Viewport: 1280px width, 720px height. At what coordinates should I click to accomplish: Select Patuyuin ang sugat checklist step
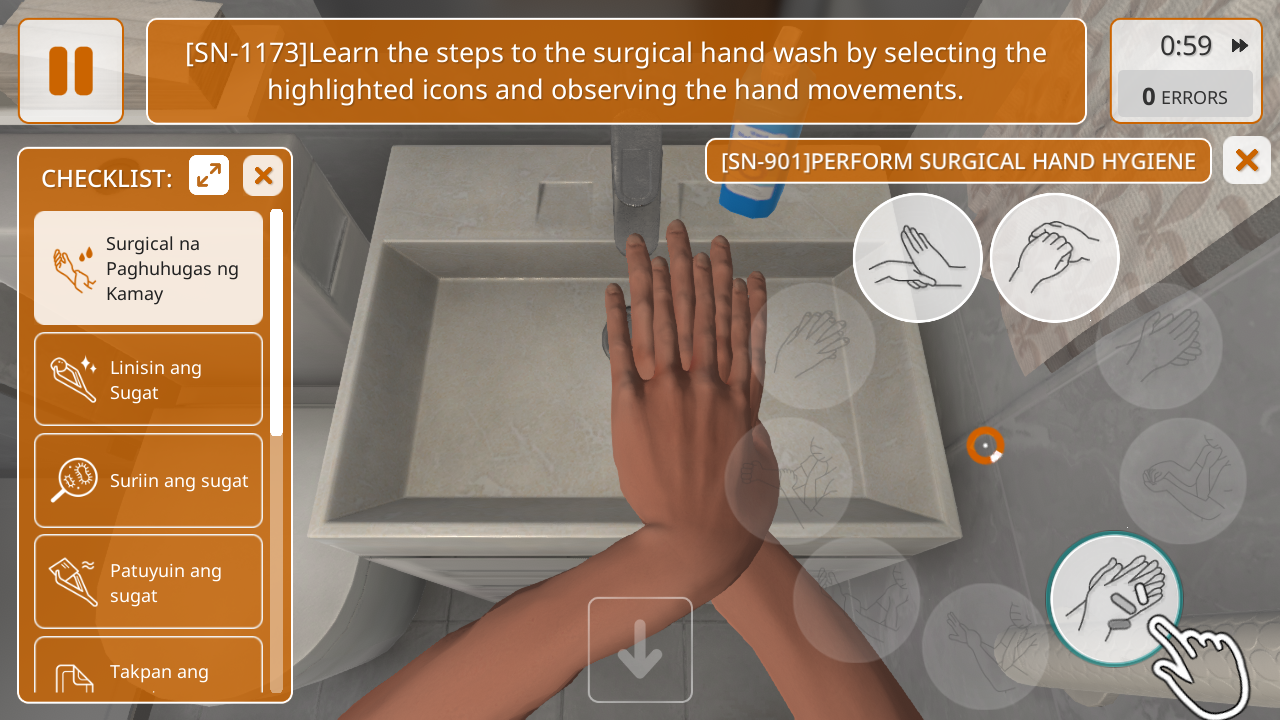click(x=148, y=582)
